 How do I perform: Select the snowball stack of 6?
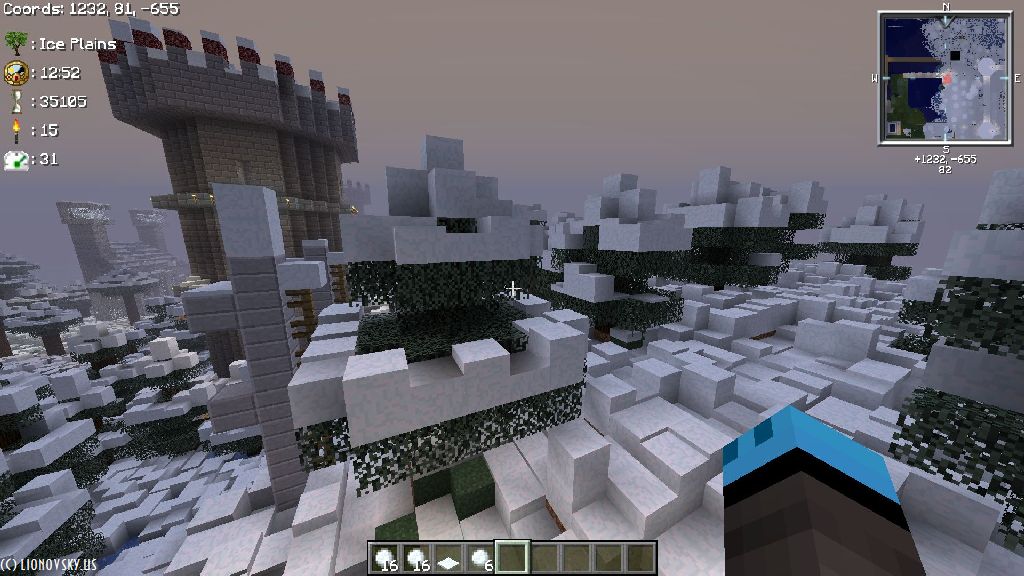click(x=481, y=558)
